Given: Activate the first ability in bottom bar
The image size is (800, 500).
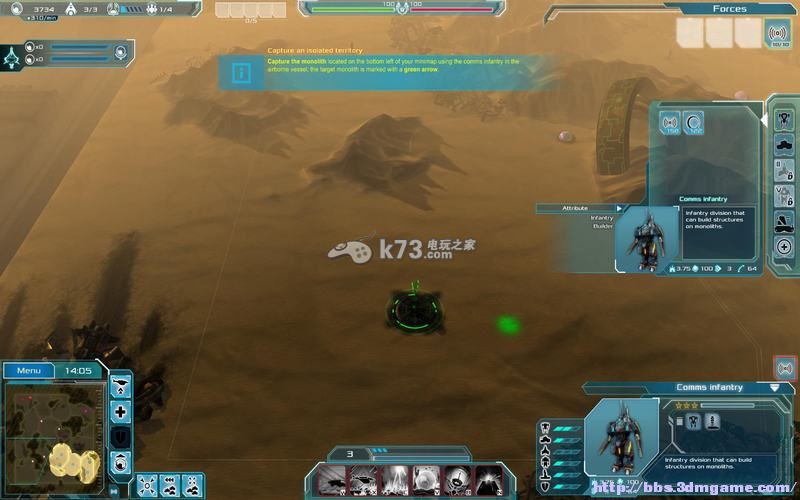Looking at the screenshot, I should [x=331, y=479].
